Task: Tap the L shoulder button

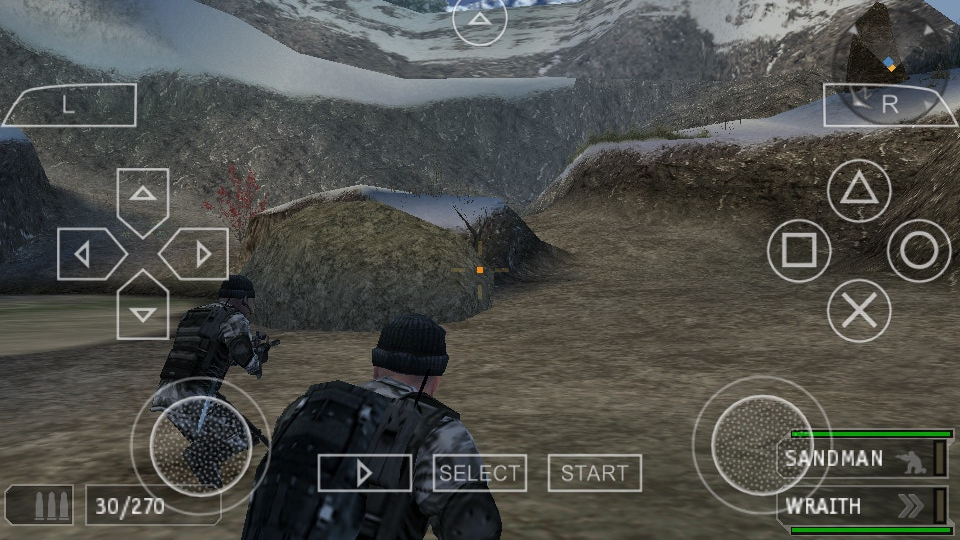Action: click(x=69, y=105)
